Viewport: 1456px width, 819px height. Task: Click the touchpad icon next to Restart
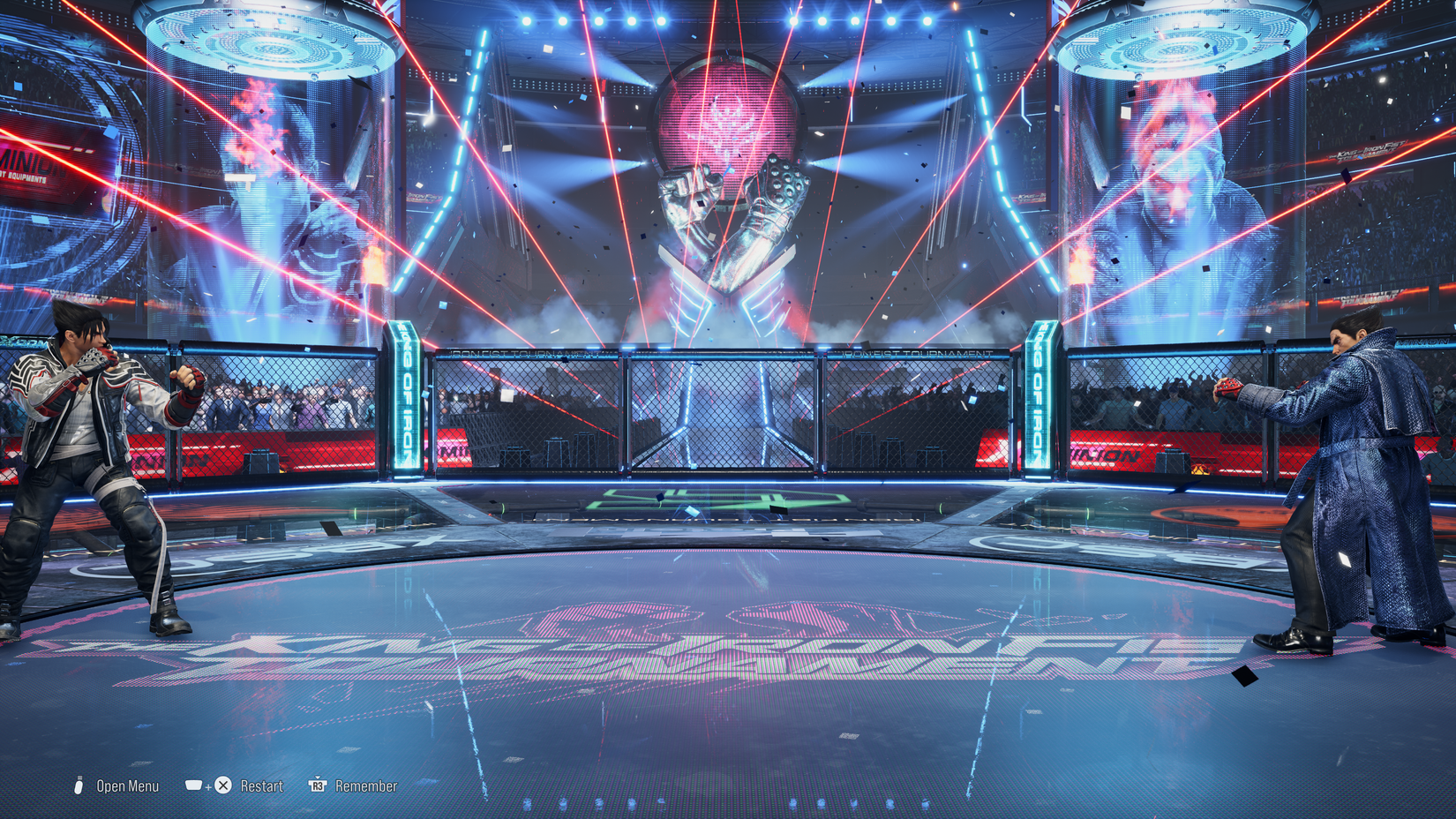click(193, 785)
